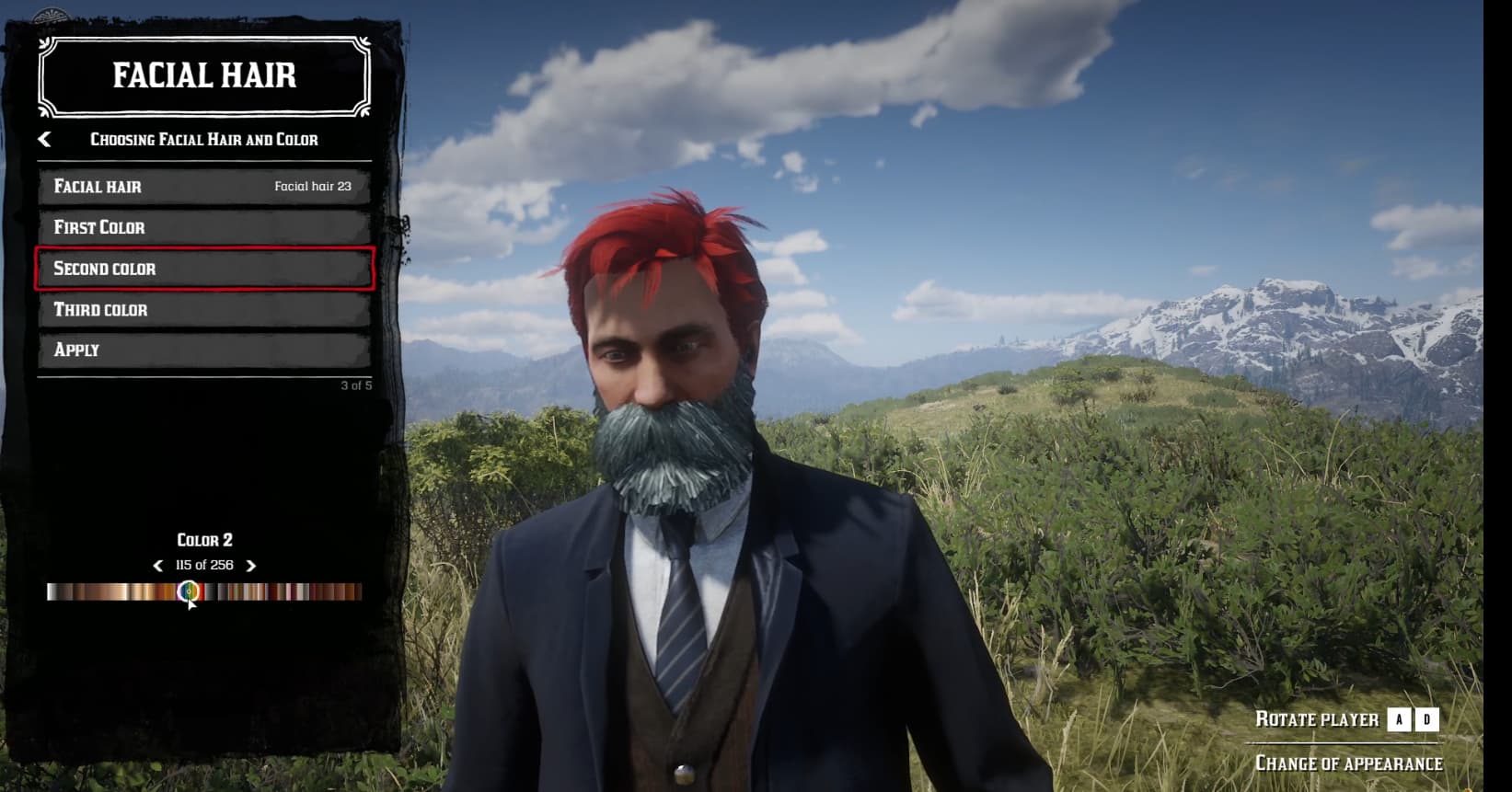Click the A key icon for Rotate player

click(x=1400, y=720)
